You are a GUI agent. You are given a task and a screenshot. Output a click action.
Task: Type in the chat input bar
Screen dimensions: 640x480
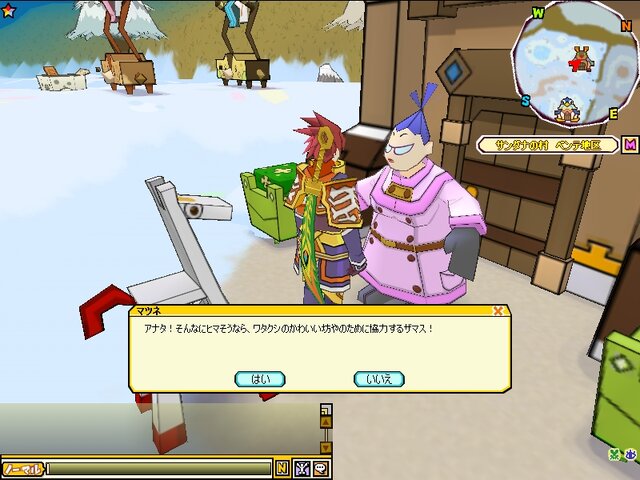coord(160,468)
